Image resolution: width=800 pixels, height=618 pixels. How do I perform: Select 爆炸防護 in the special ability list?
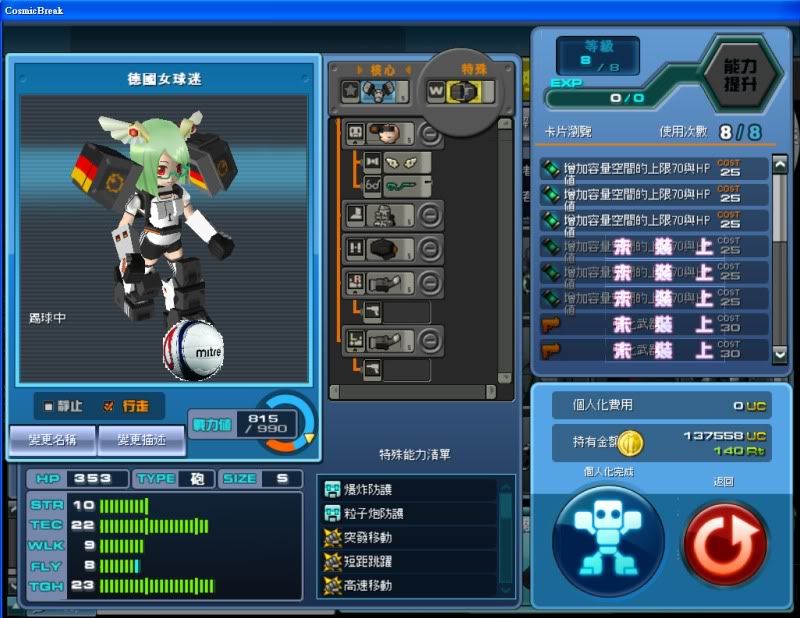(x=409, y=490)
